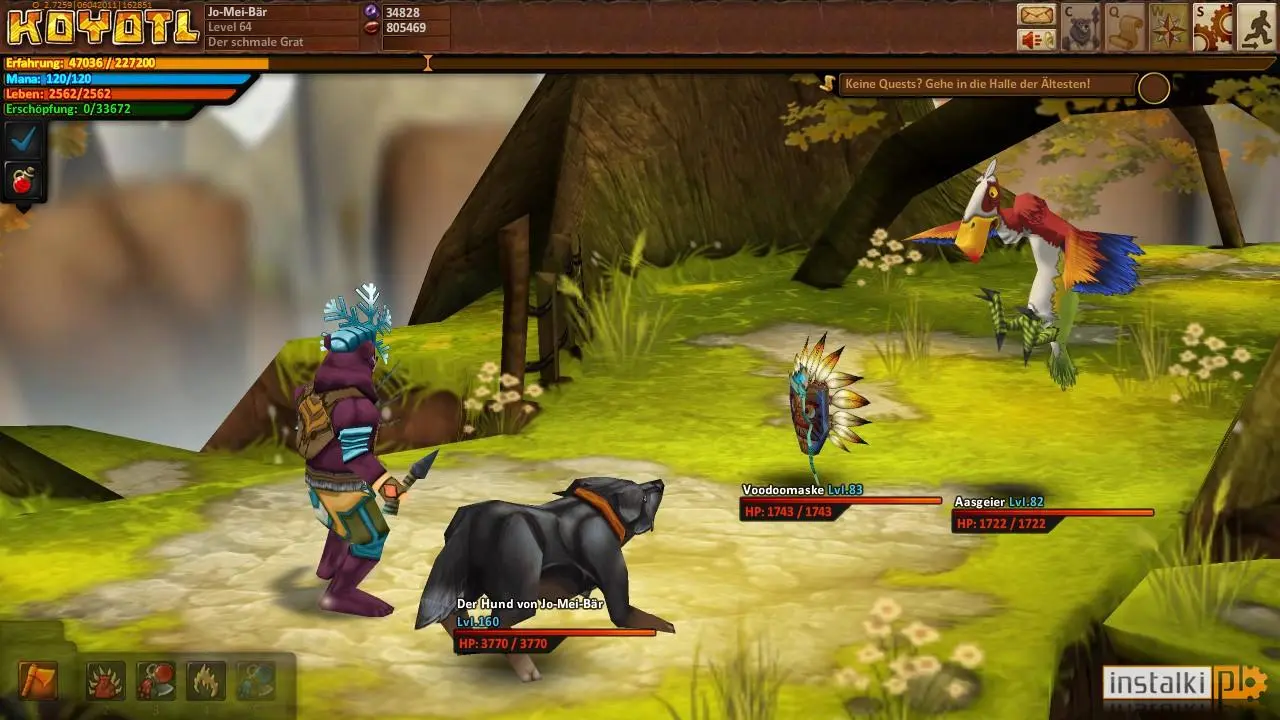Screen dimensions: 1280x720
Task: Activate the orange axe attack skill
Action: 38,681
